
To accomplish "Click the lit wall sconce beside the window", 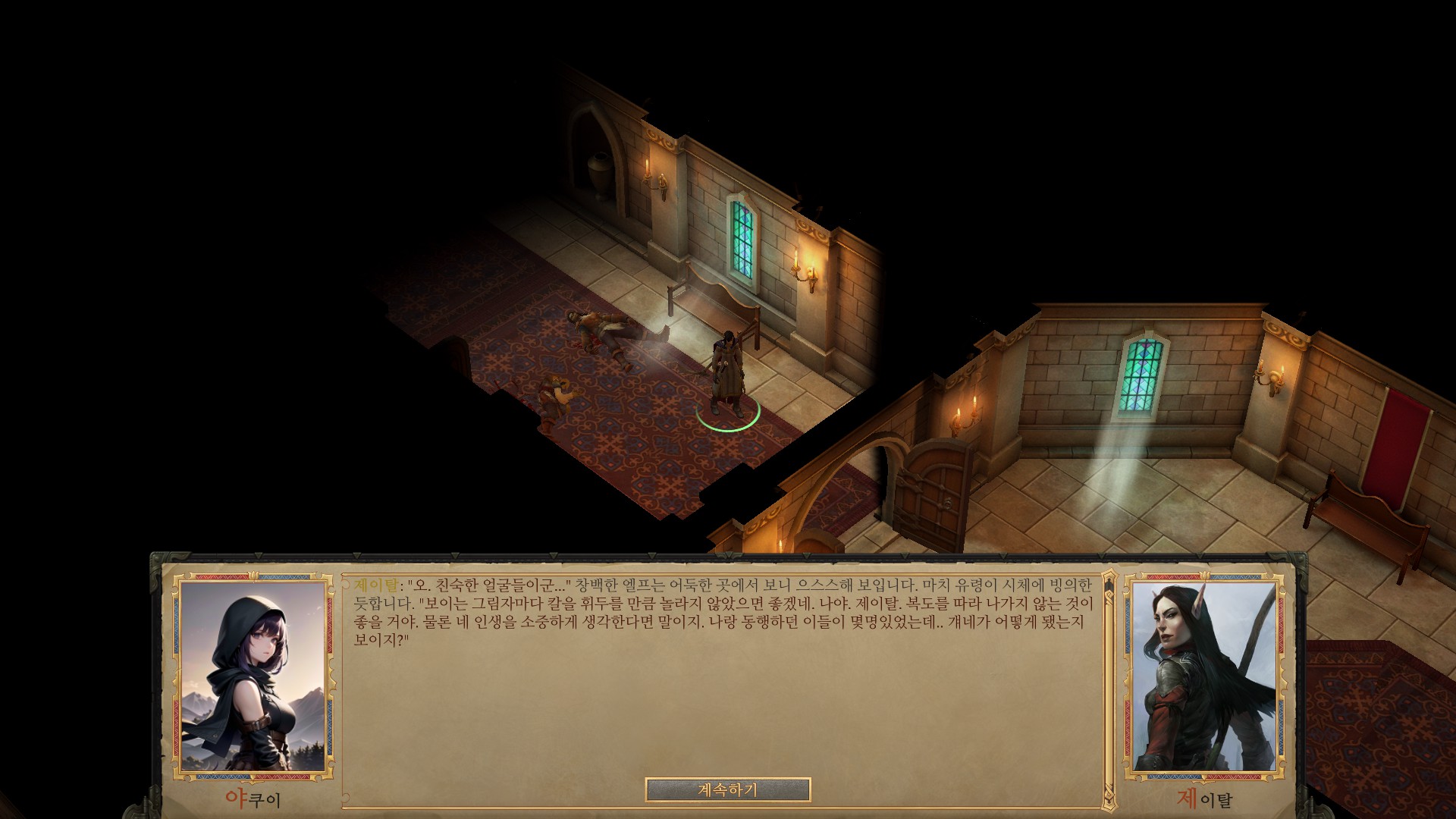I will tap(806, 273).
